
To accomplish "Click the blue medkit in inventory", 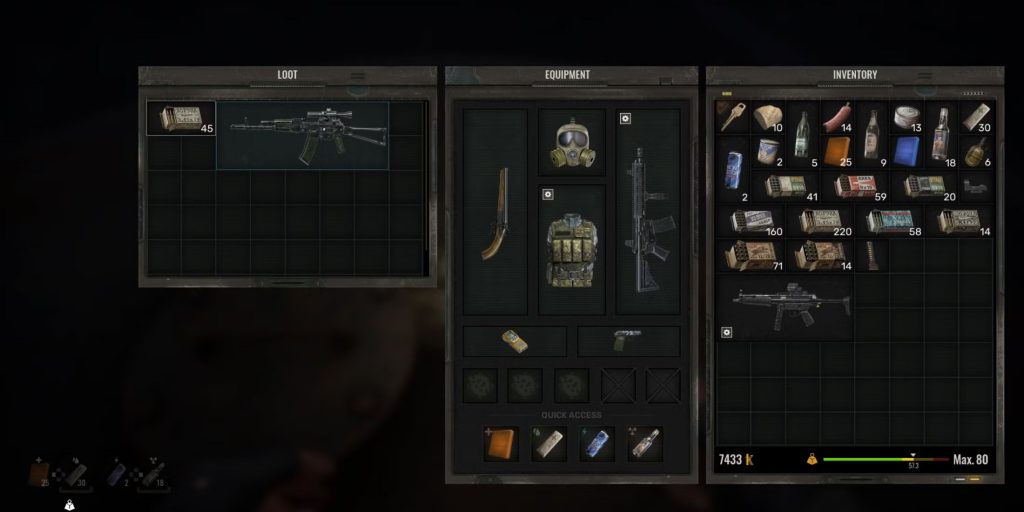I will 906,152.
